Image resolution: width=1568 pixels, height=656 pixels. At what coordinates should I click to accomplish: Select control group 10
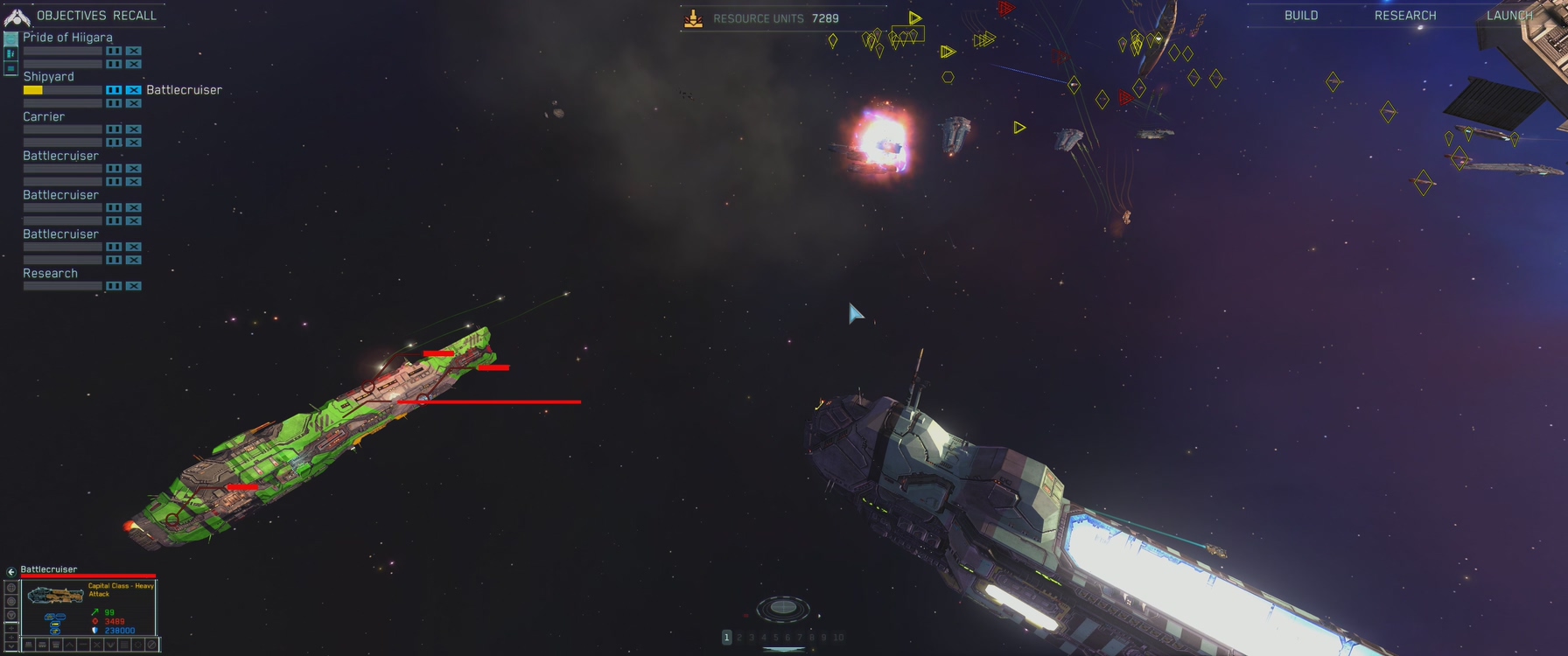pyautogui.click(x=838, y=638)
